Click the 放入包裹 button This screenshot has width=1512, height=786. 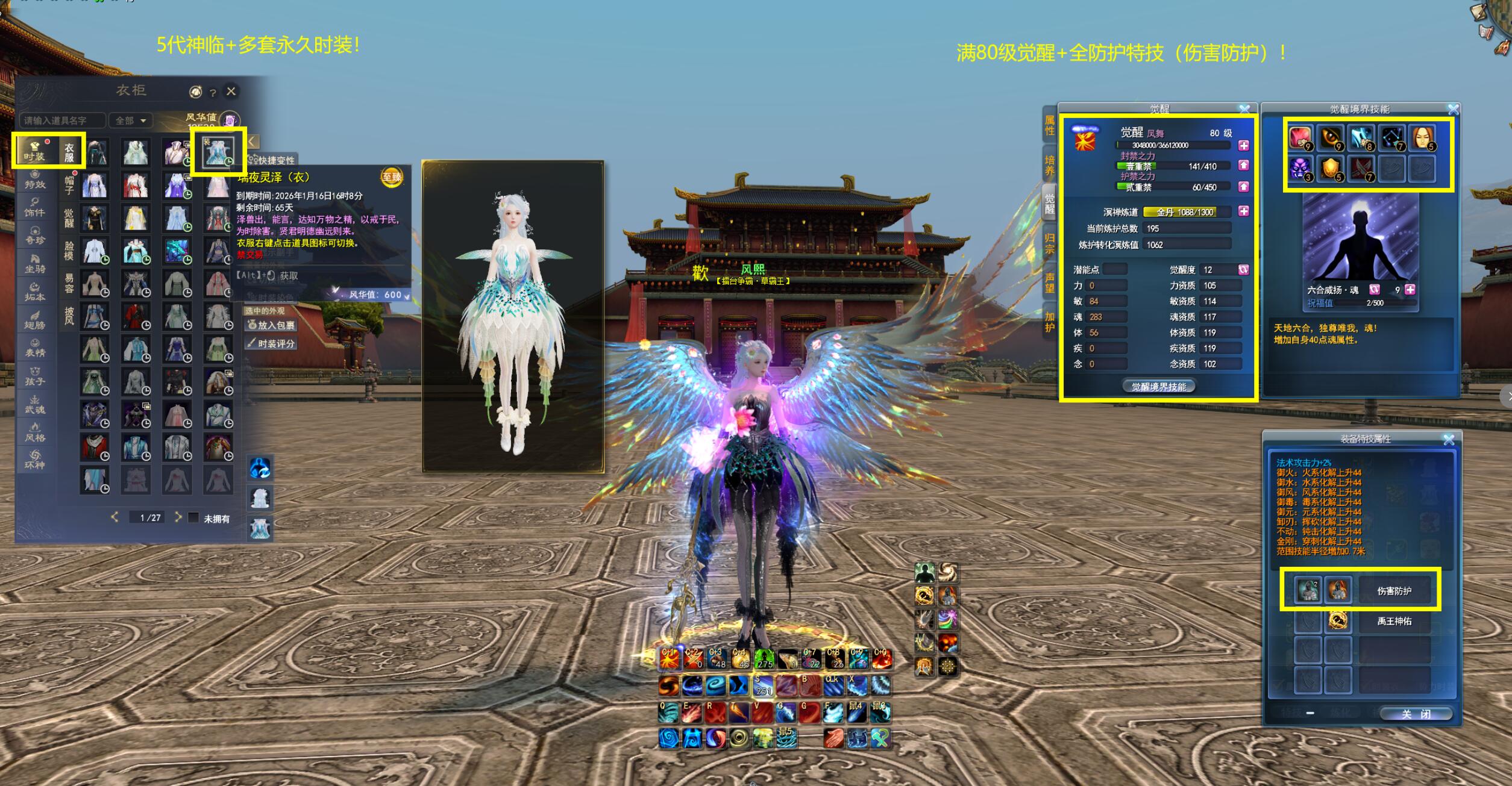point(271,325)
